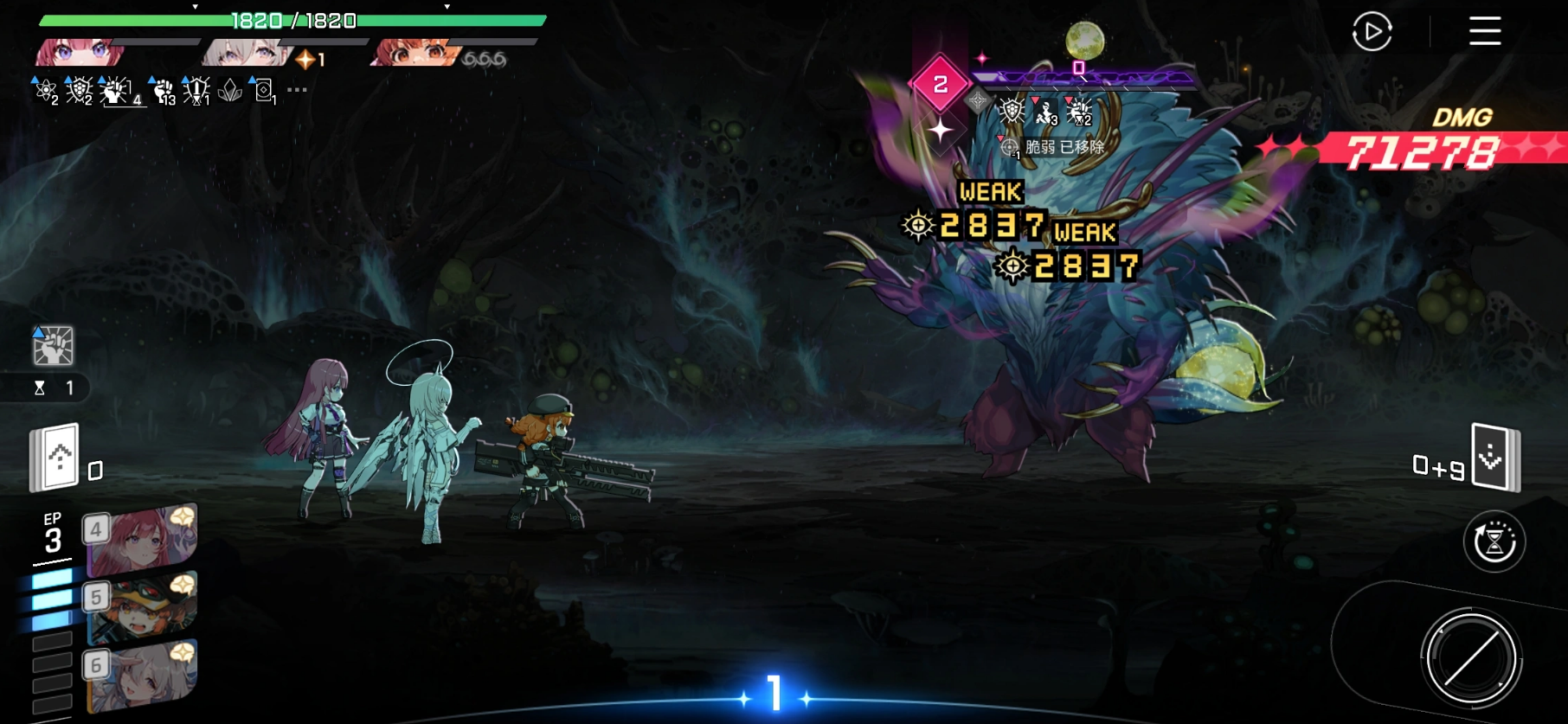Image resolution: width=1568 pixels, height=724 pixels.
Task: Select the white-haired portrait in the party bar
Action: point(246,54)
